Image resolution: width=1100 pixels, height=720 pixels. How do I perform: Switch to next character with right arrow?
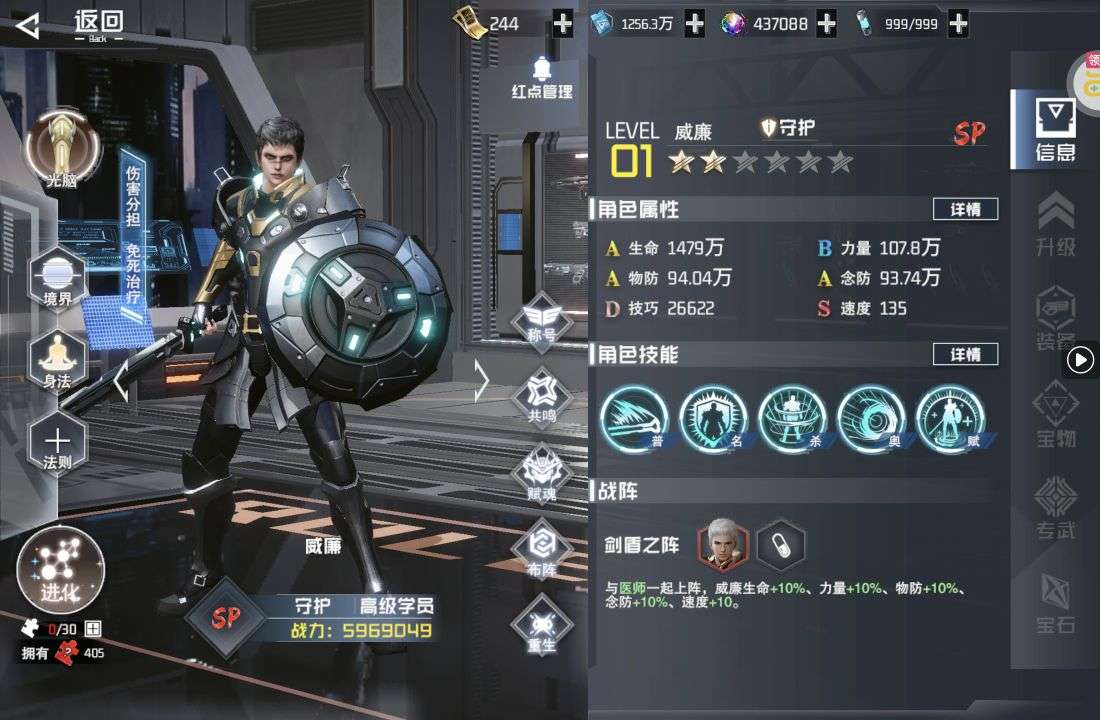(x=482, y=381)
